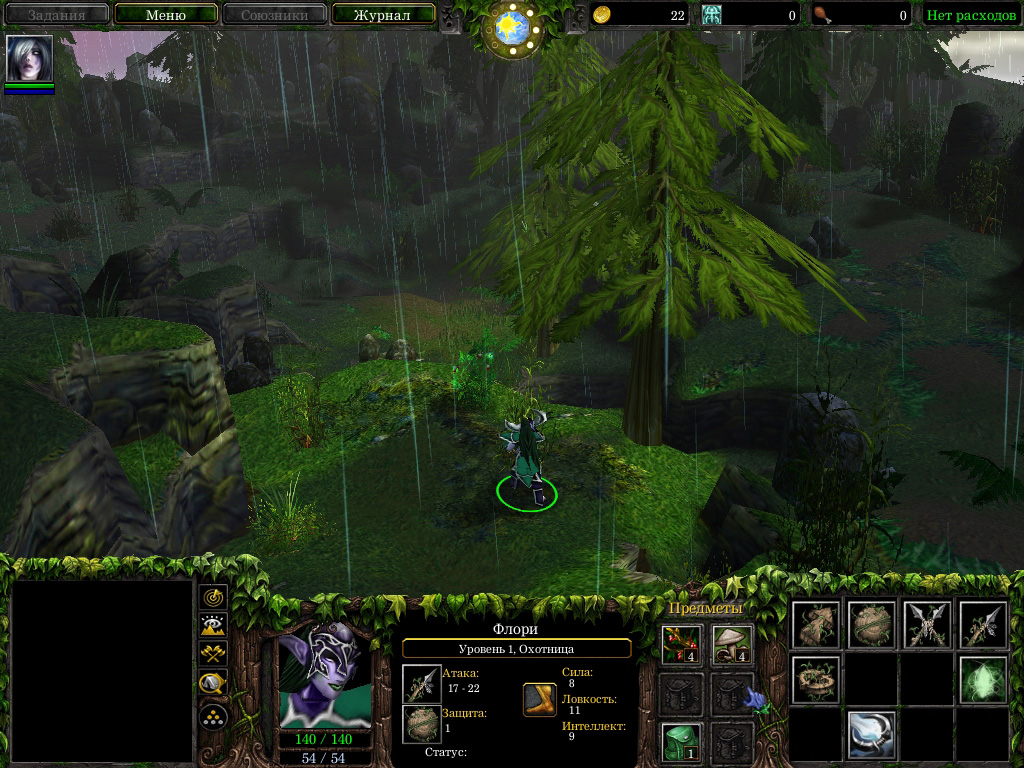The width and height of the screenshot is (1024, 768).
Task: Open the Меню button
Action: click(166, 15)
